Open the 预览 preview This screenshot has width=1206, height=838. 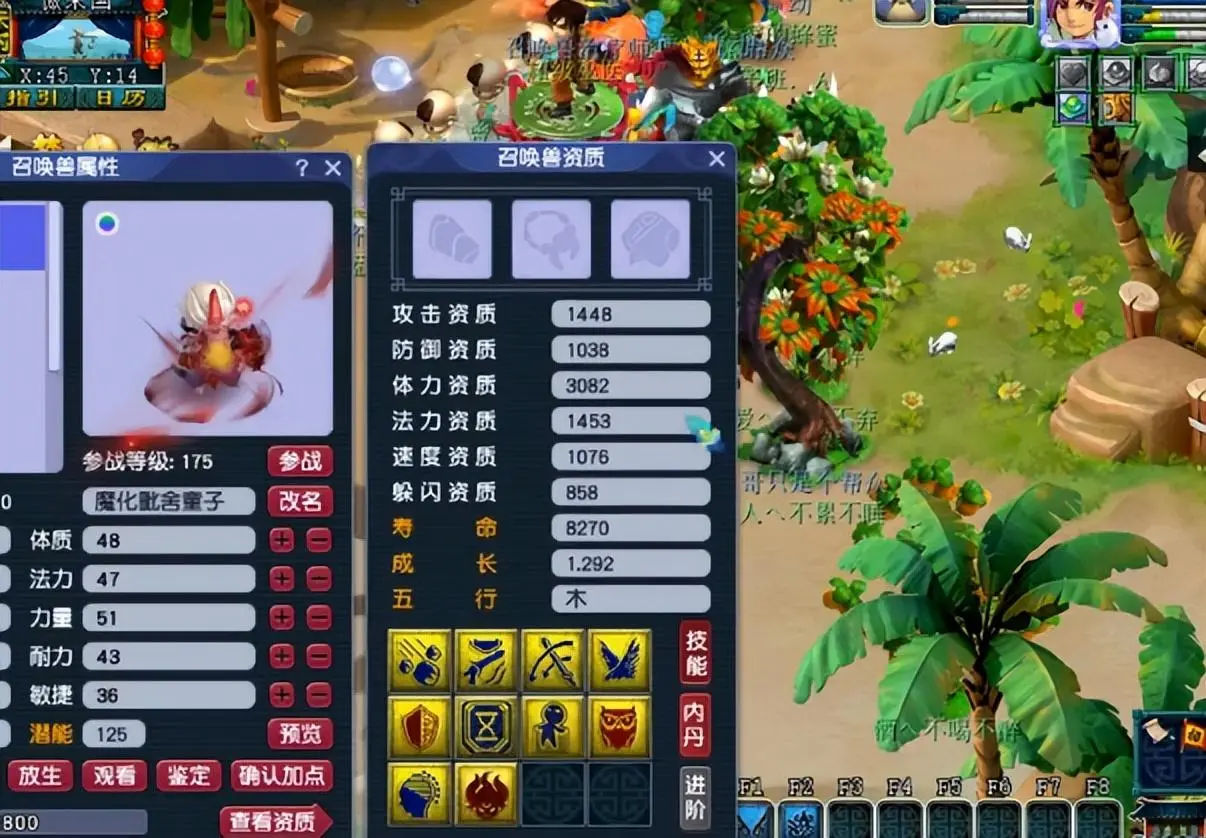click(x=300, y=734)
